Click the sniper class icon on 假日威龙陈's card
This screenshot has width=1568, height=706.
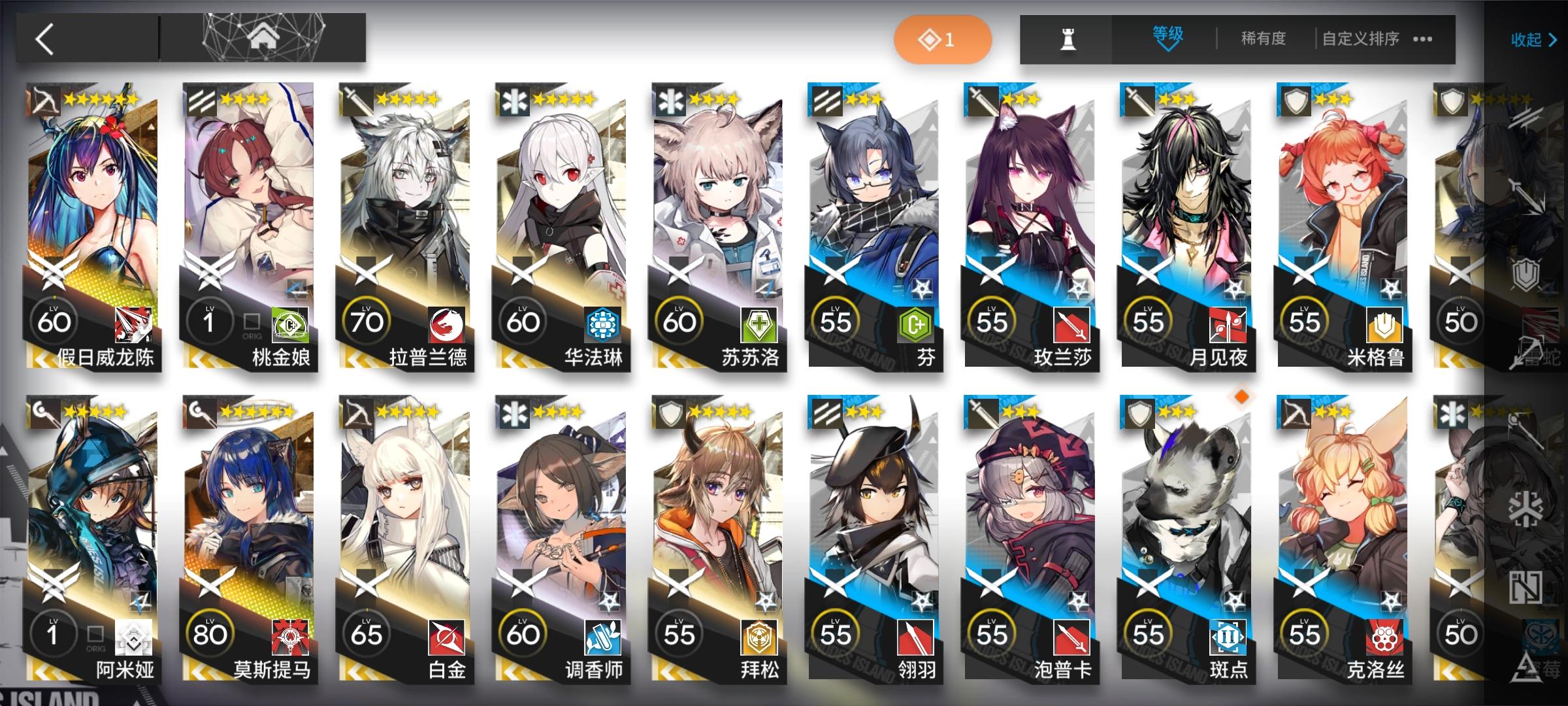43,99
